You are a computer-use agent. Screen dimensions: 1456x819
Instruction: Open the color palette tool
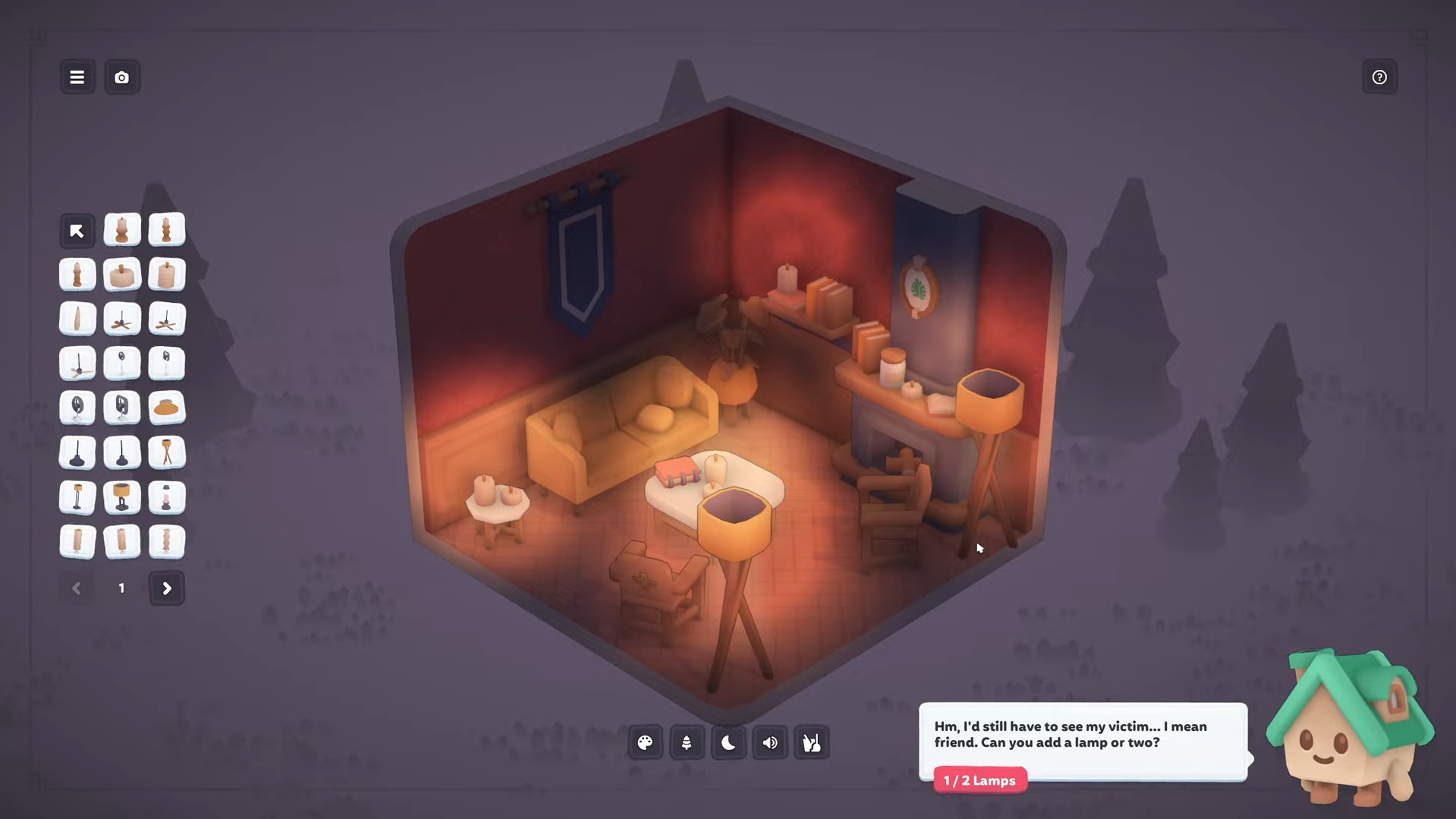645,743
